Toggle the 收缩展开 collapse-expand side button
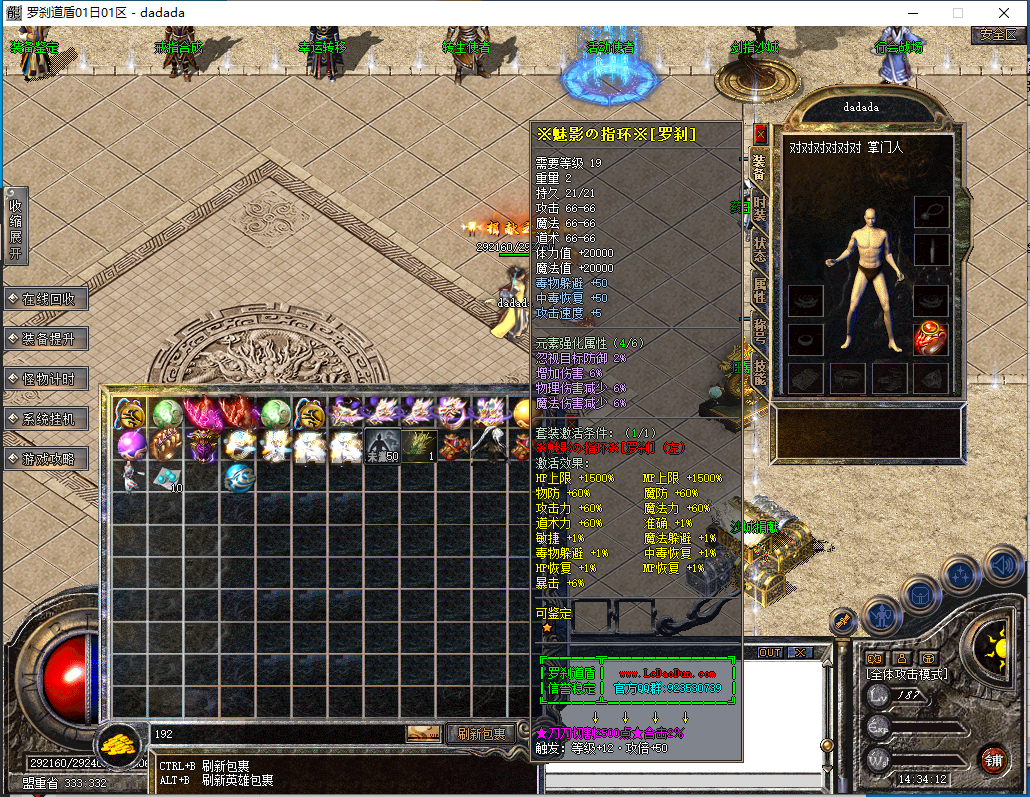This screenshot has width=1030, height=797. click(15, 225)
